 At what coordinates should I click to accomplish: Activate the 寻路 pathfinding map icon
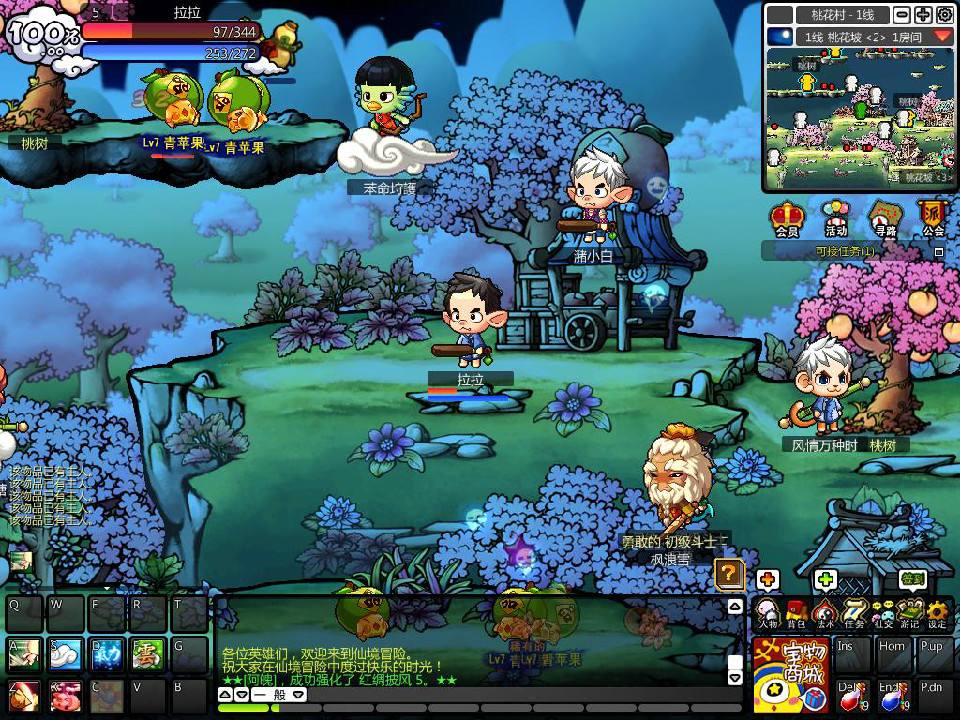point(884,217)
